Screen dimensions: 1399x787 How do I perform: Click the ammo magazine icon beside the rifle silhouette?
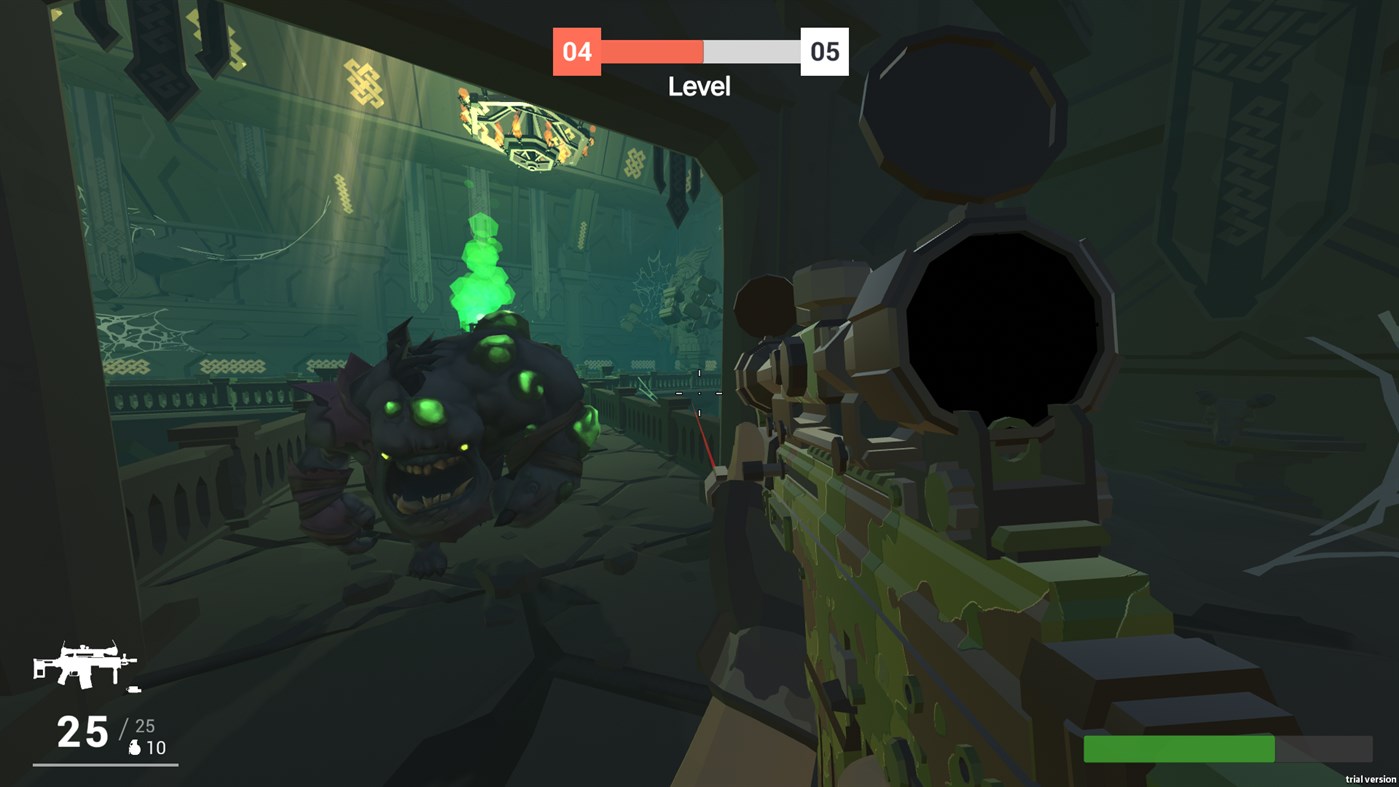point(133,688)
